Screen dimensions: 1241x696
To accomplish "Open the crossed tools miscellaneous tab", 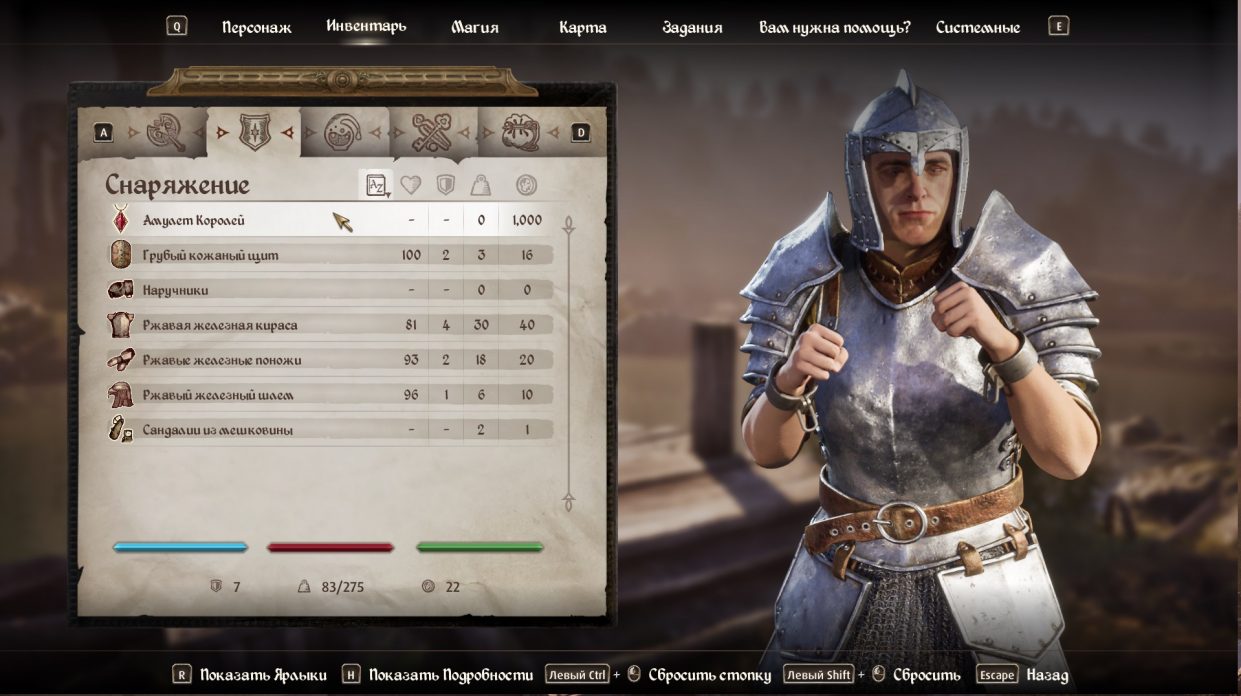I will (x=432, y=132).
